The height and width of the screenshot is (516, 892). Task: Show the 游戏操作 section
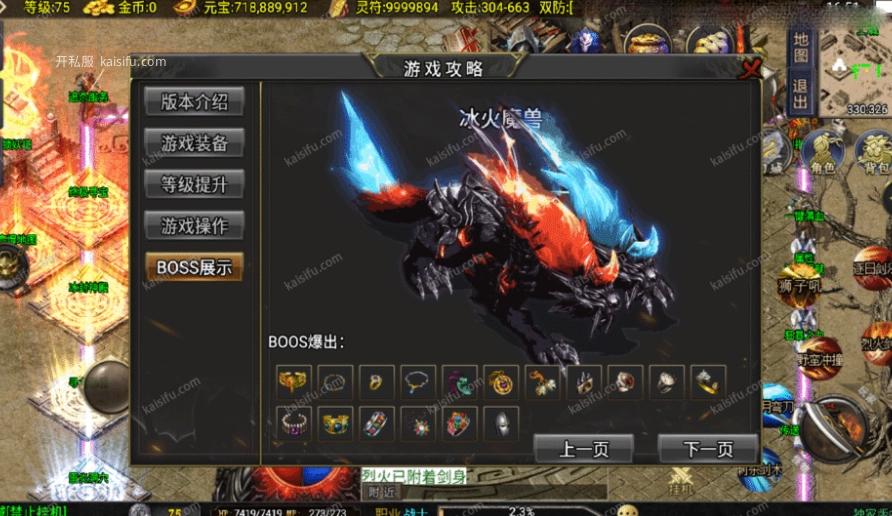pyautogui.click(x=194, y=225)
